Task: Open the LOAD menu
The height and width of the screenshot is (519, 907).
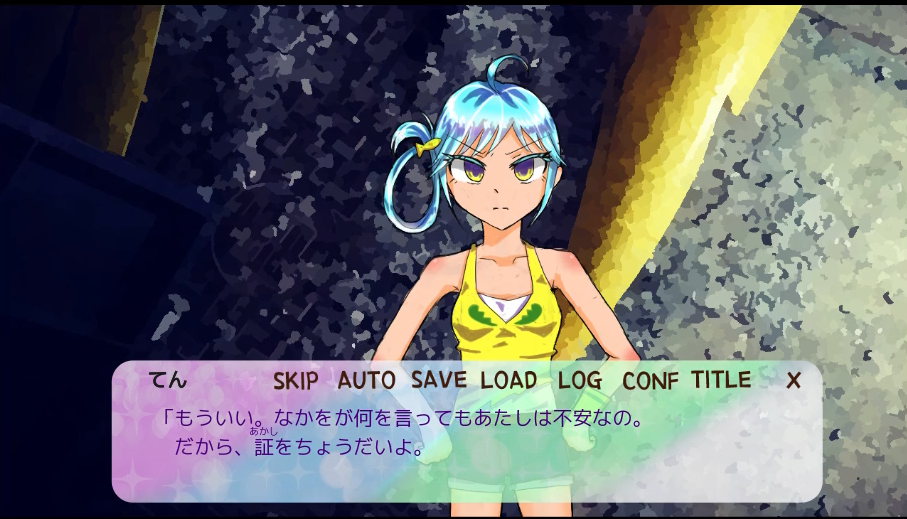Action: click(x=508, y=381)
